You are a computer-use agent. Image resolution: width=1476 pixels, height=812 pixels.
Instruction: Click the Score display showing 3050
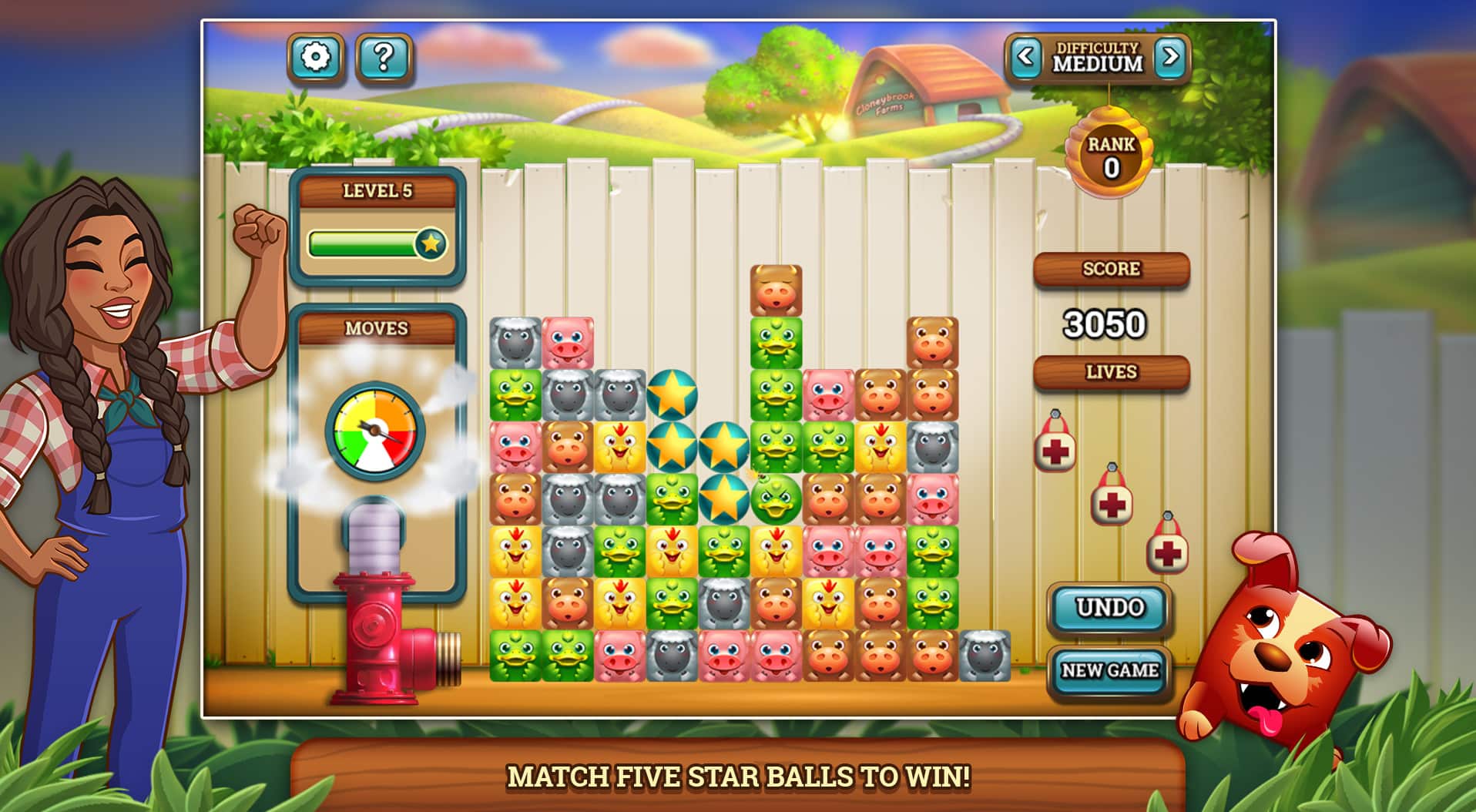click(x=1105, y=322)
